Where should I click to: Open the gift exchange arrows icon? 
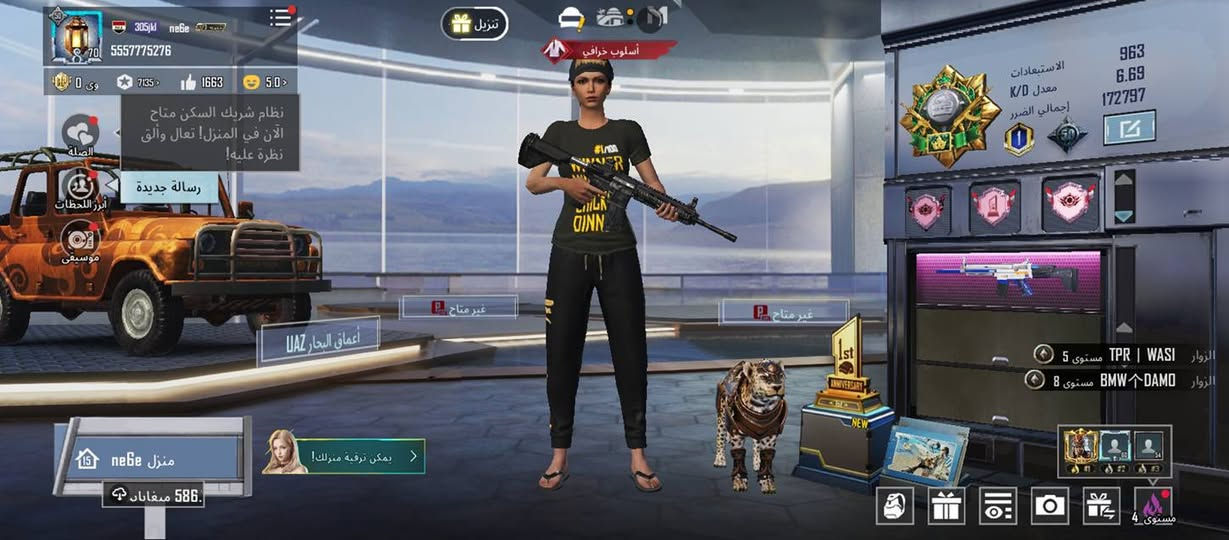coord(1101,505)
